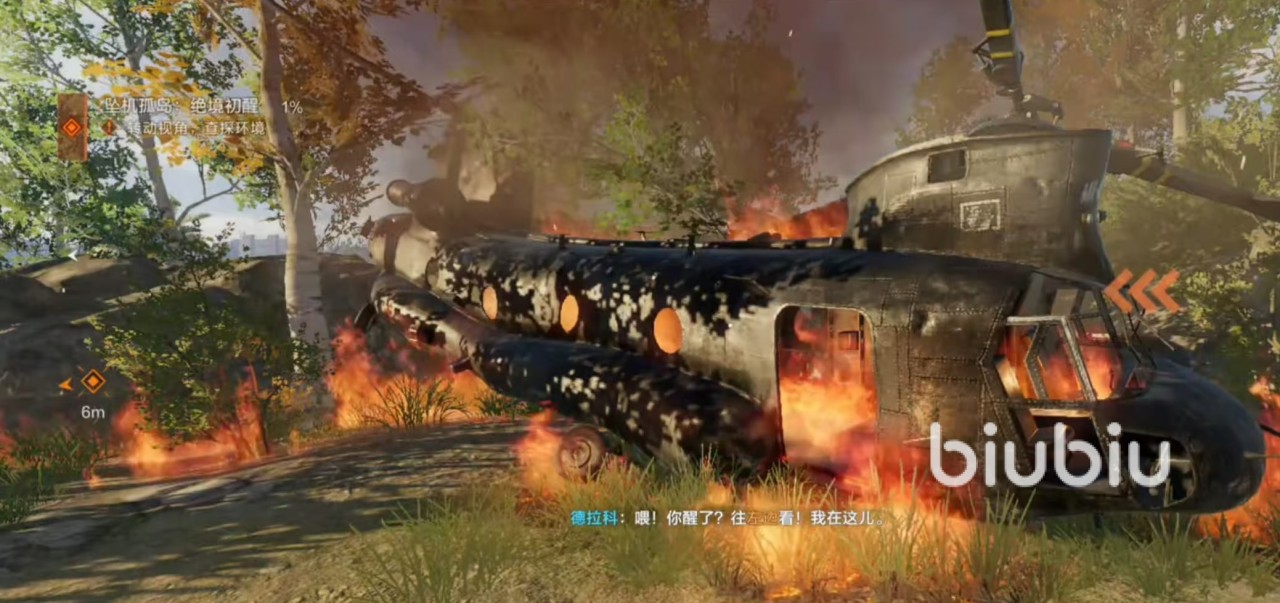Click the biubiu overlay logo
The image size is (1280, 603).
(x=1050, y=455)
